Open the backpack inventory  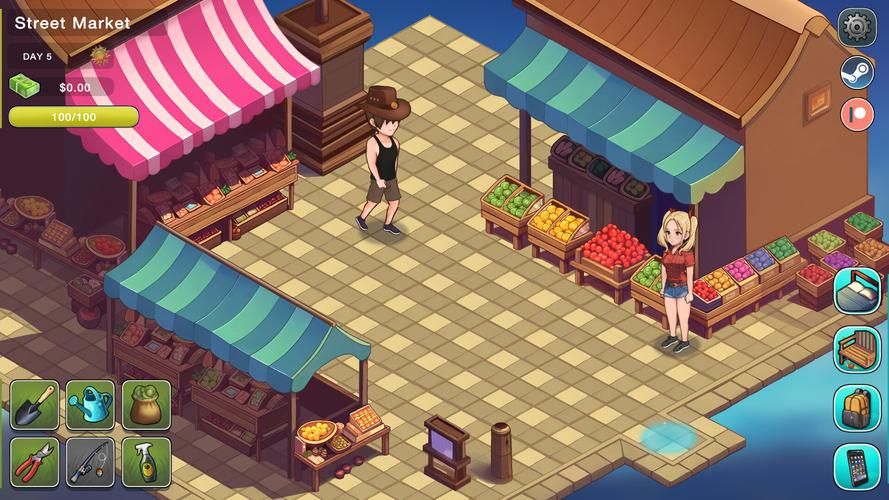pyautogui.click(x=857, y=408)
